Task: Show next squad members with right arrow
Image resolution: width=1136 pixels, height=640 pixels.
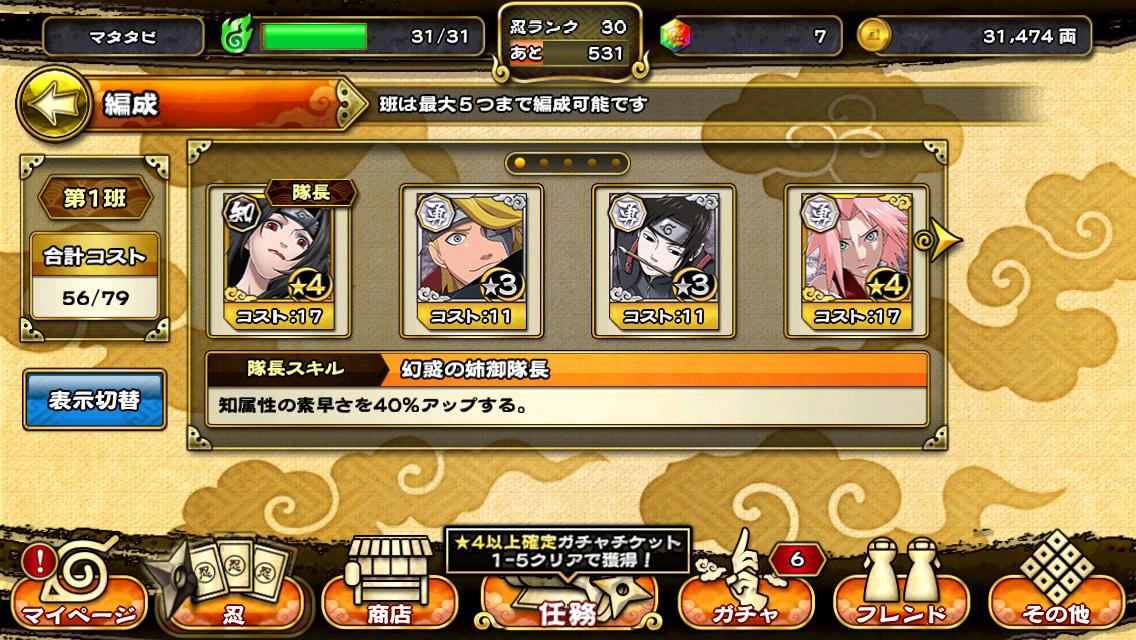Action: pos(944,241)
